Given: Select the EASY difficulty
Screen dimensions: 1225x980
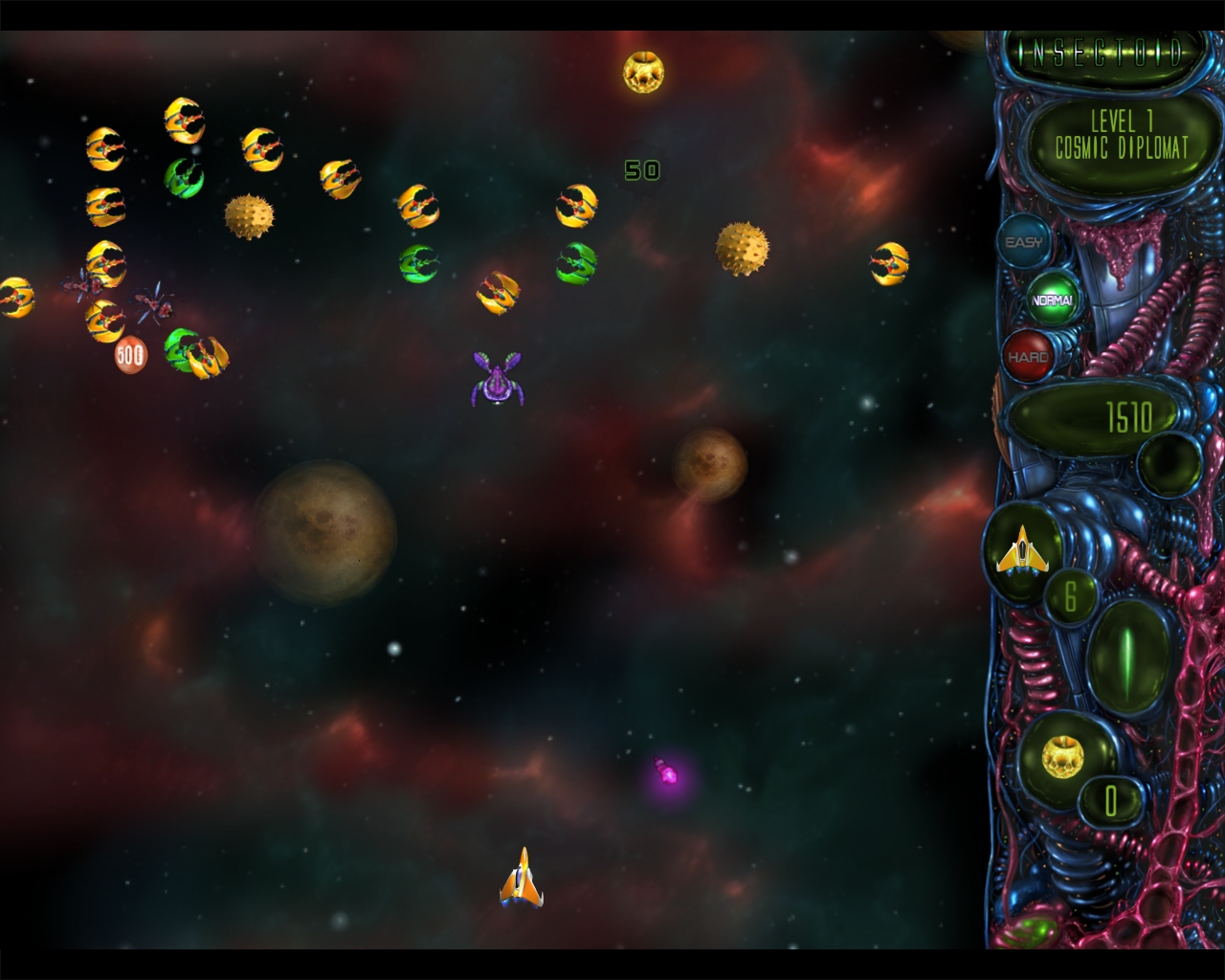Looking at the screenshot, I should (x=1023, y=242).
